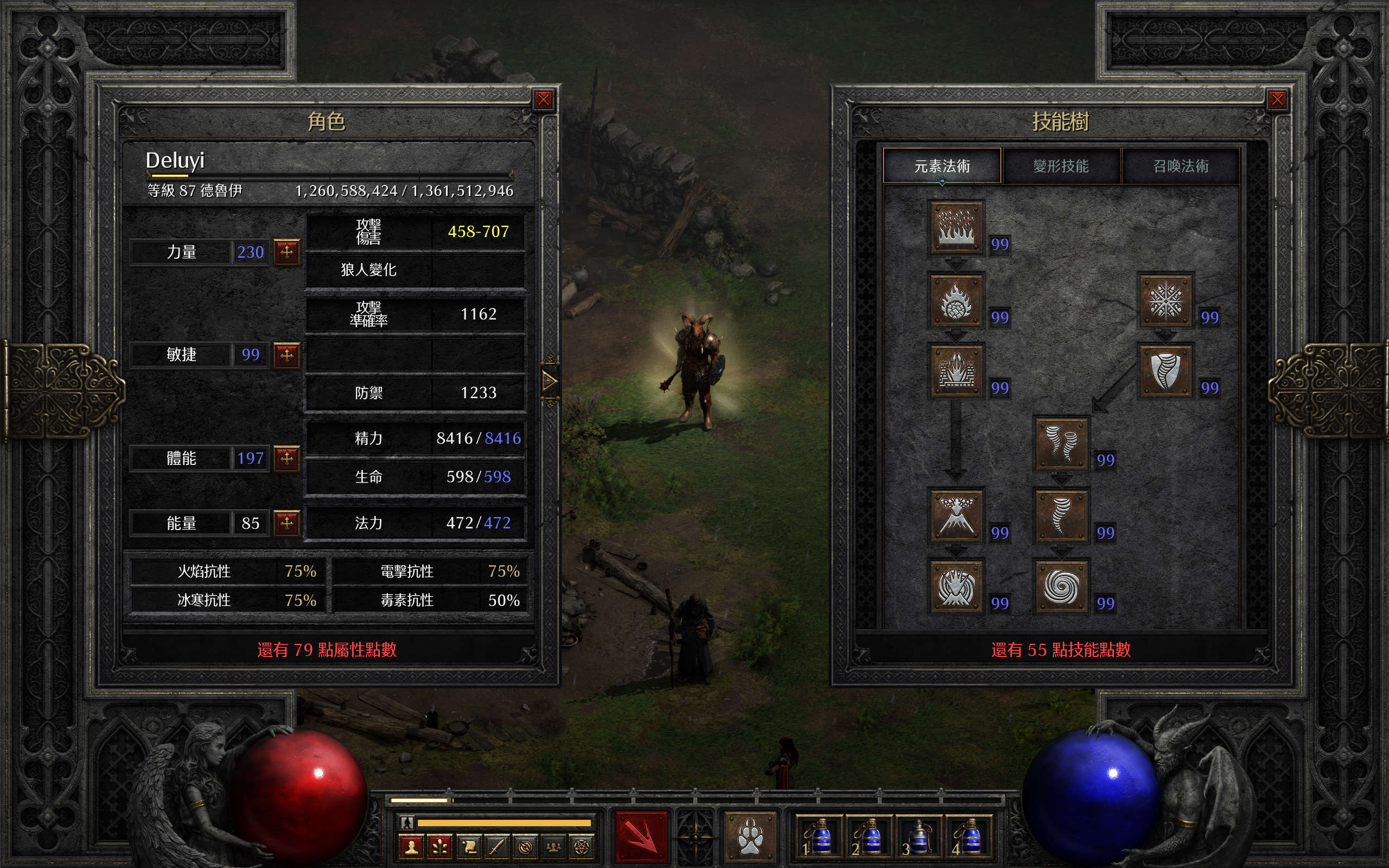Add a point to 力量

click(x=286, y=252)
